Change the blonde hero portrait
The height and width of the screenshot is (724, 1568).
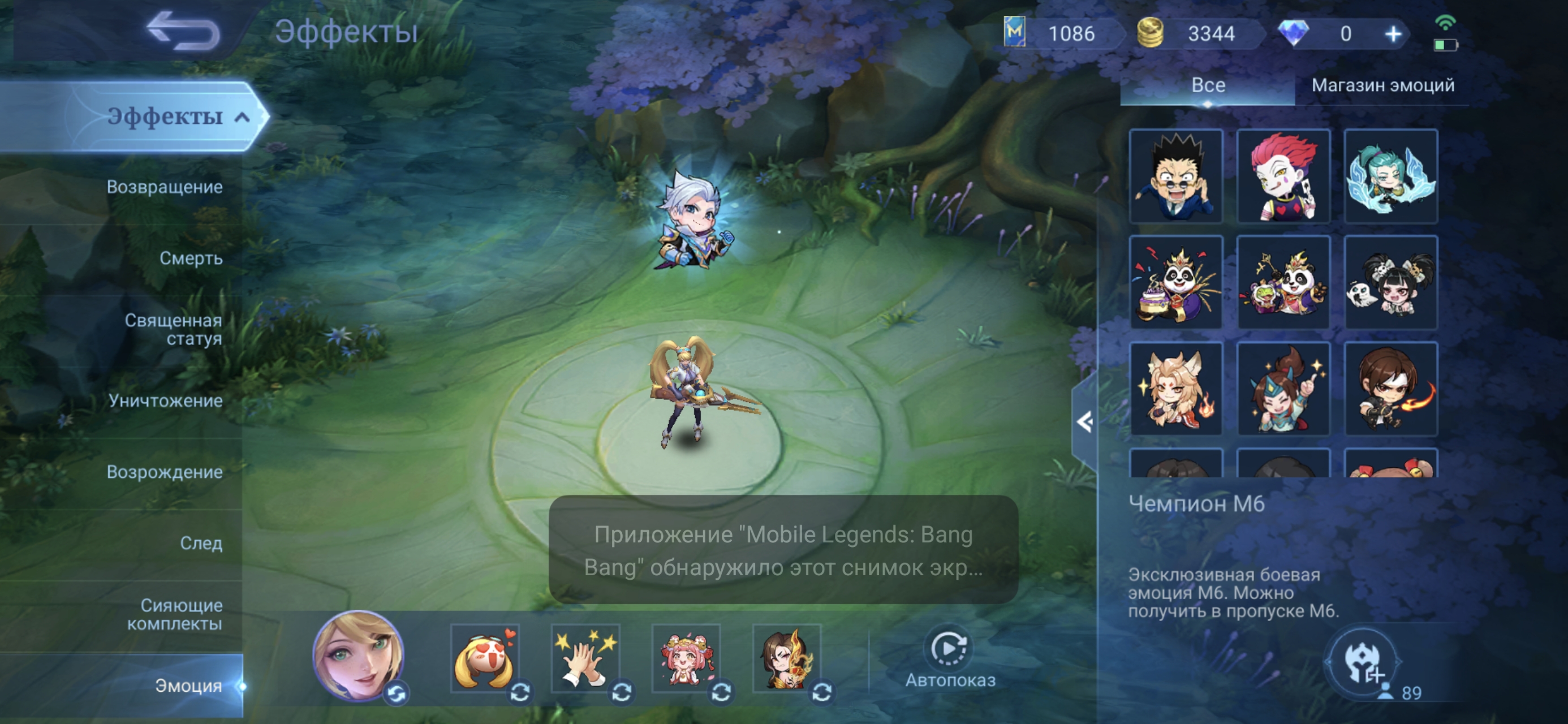[397, 693]
